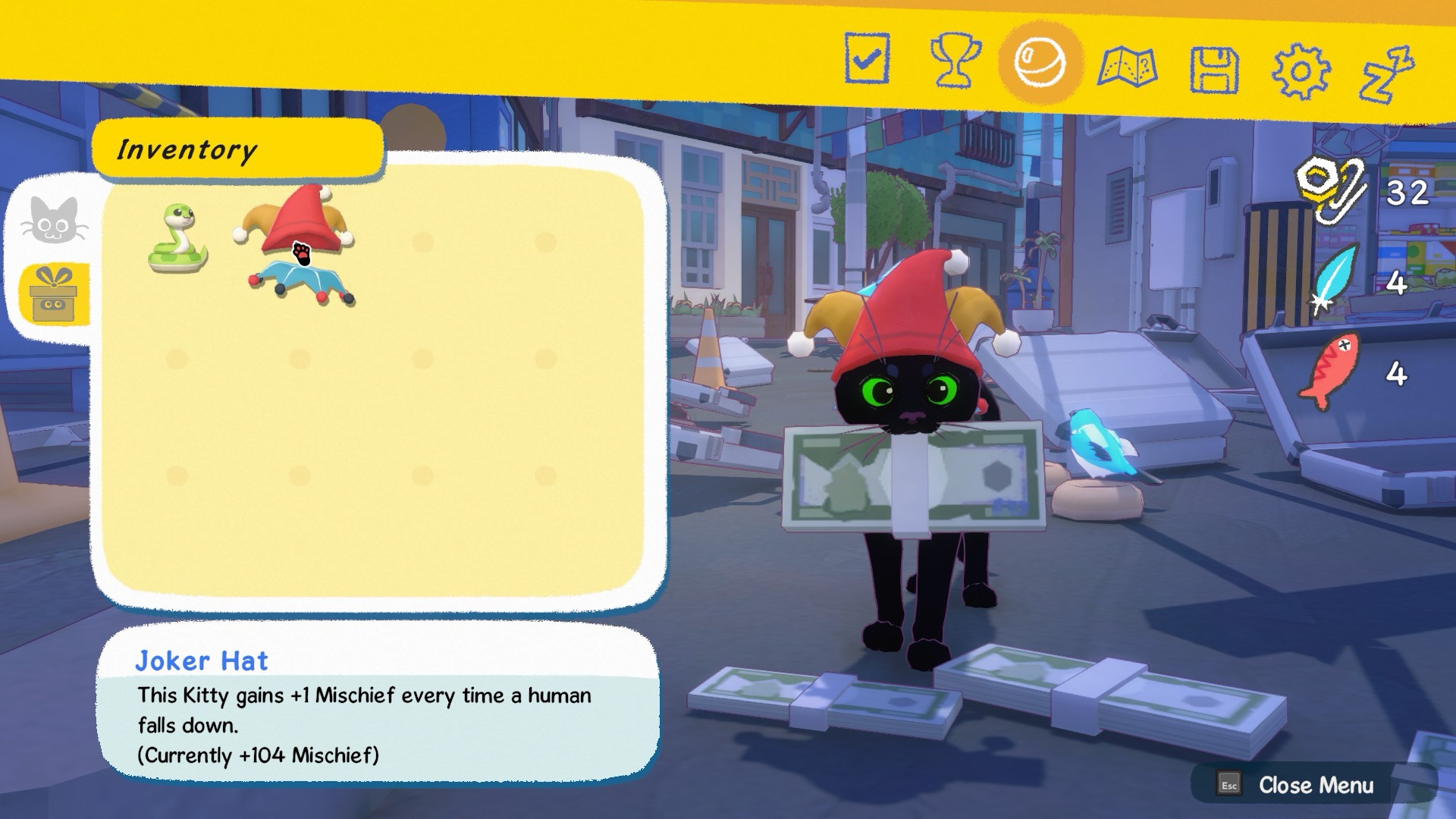The width and height of the screenshot is (1456, 819).
Task: Select the yarn ball inventory tab
Action: [1040, 63]
